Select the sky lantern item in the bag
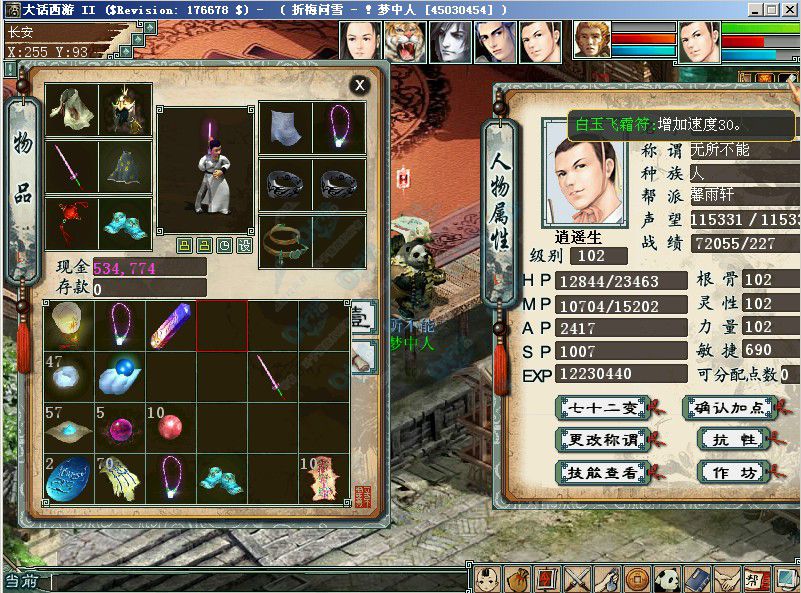801x593 pixels. pos(69,325)
